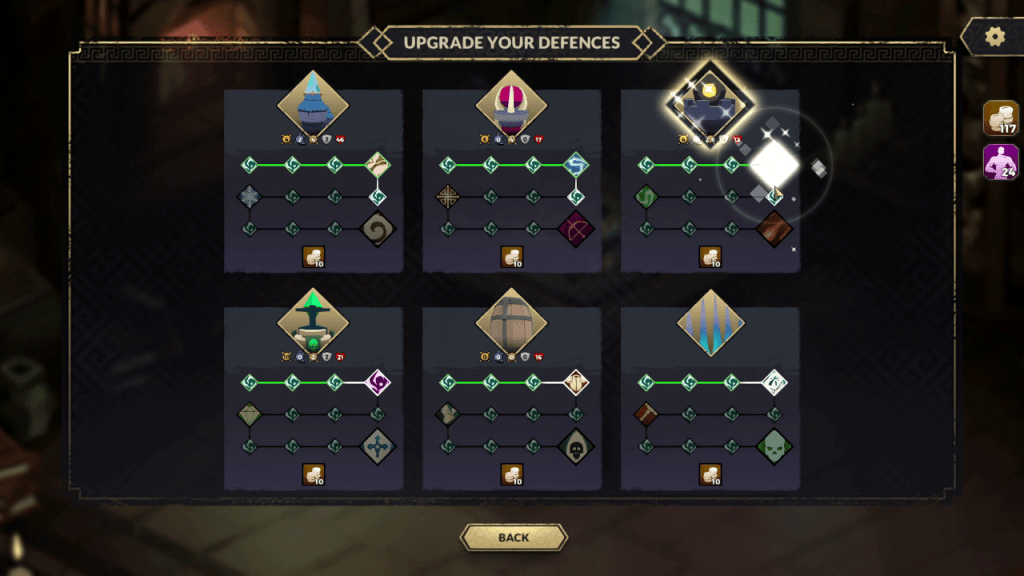Purchase the horned tower upgrade for 10 coins
Viewport: 1024px width, 576px height.
[511, 258]
